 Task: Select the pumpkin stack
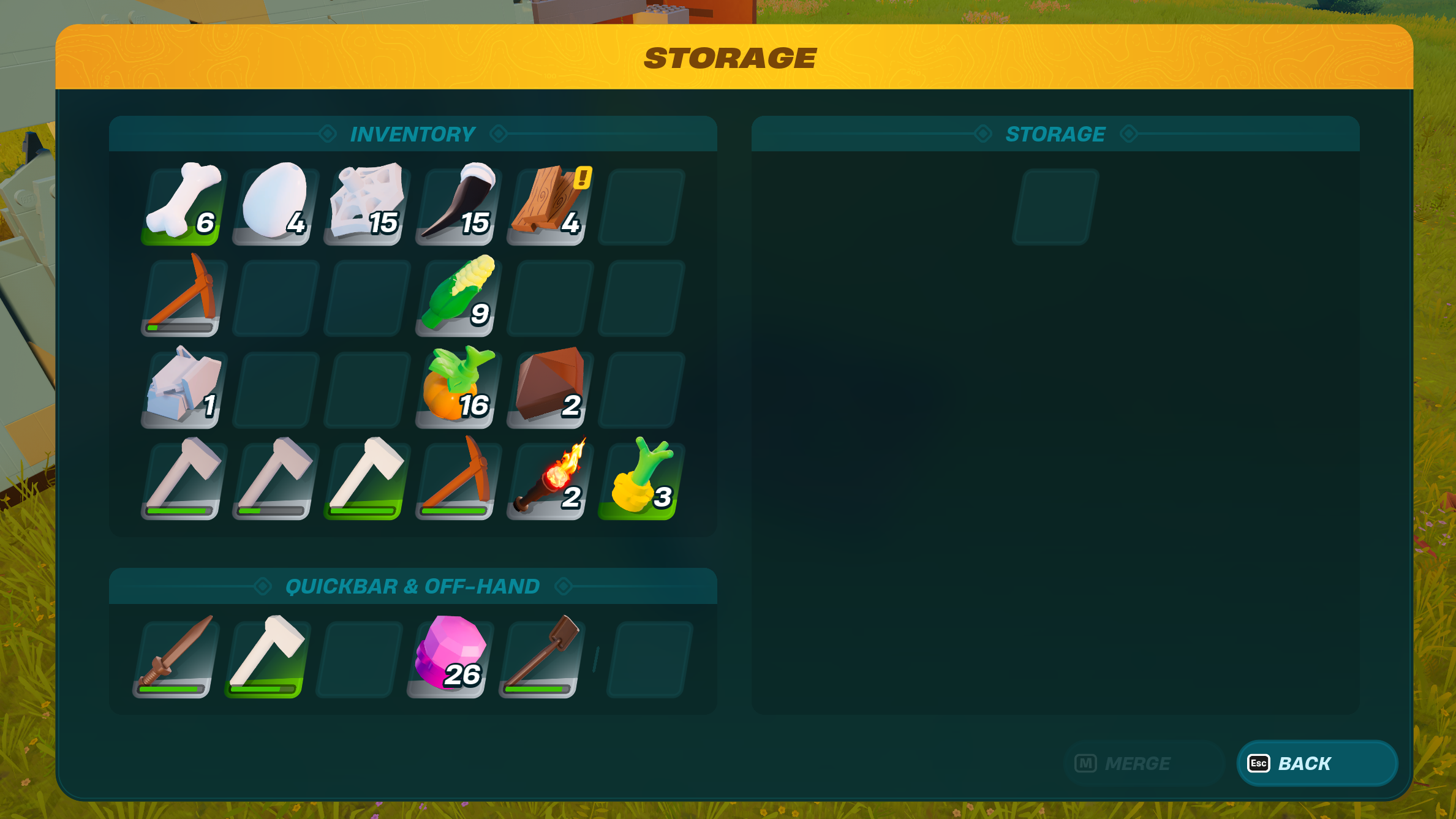click(x=456, y=389)
